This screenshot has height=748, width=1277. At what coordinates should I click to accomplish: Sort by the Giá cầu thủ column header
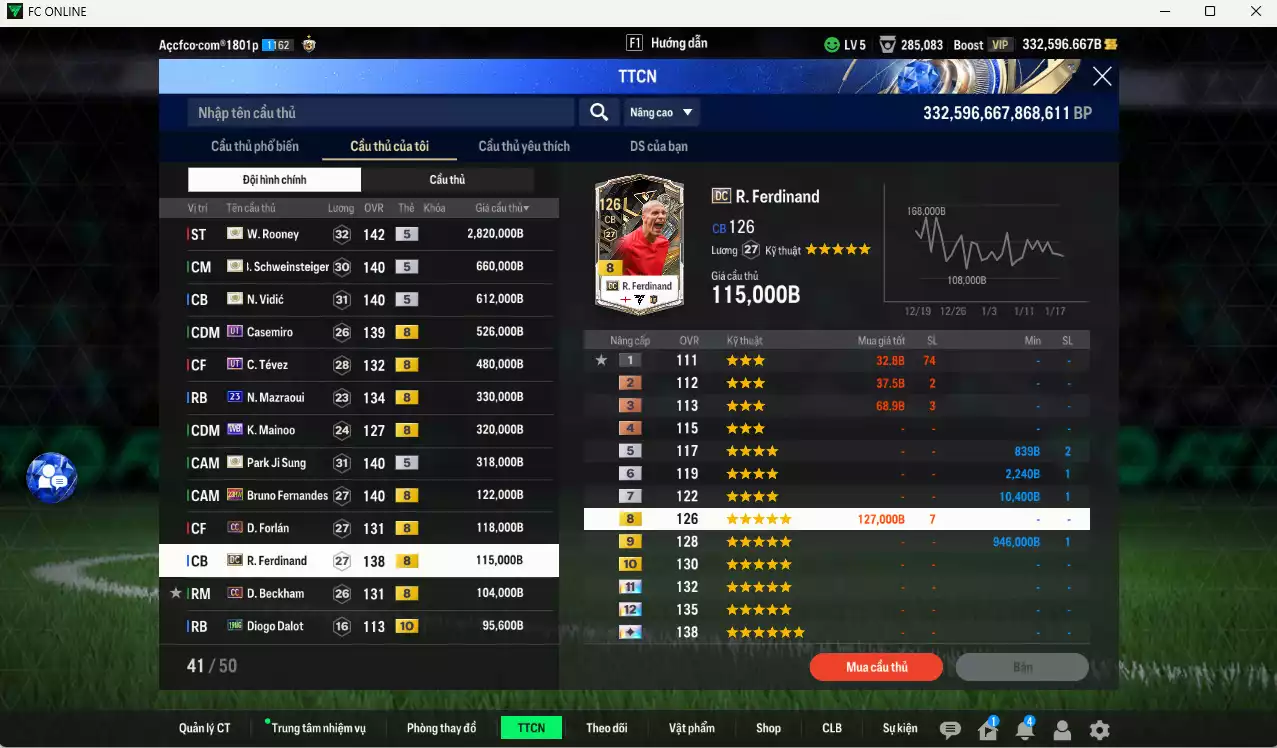coord(502,208)
